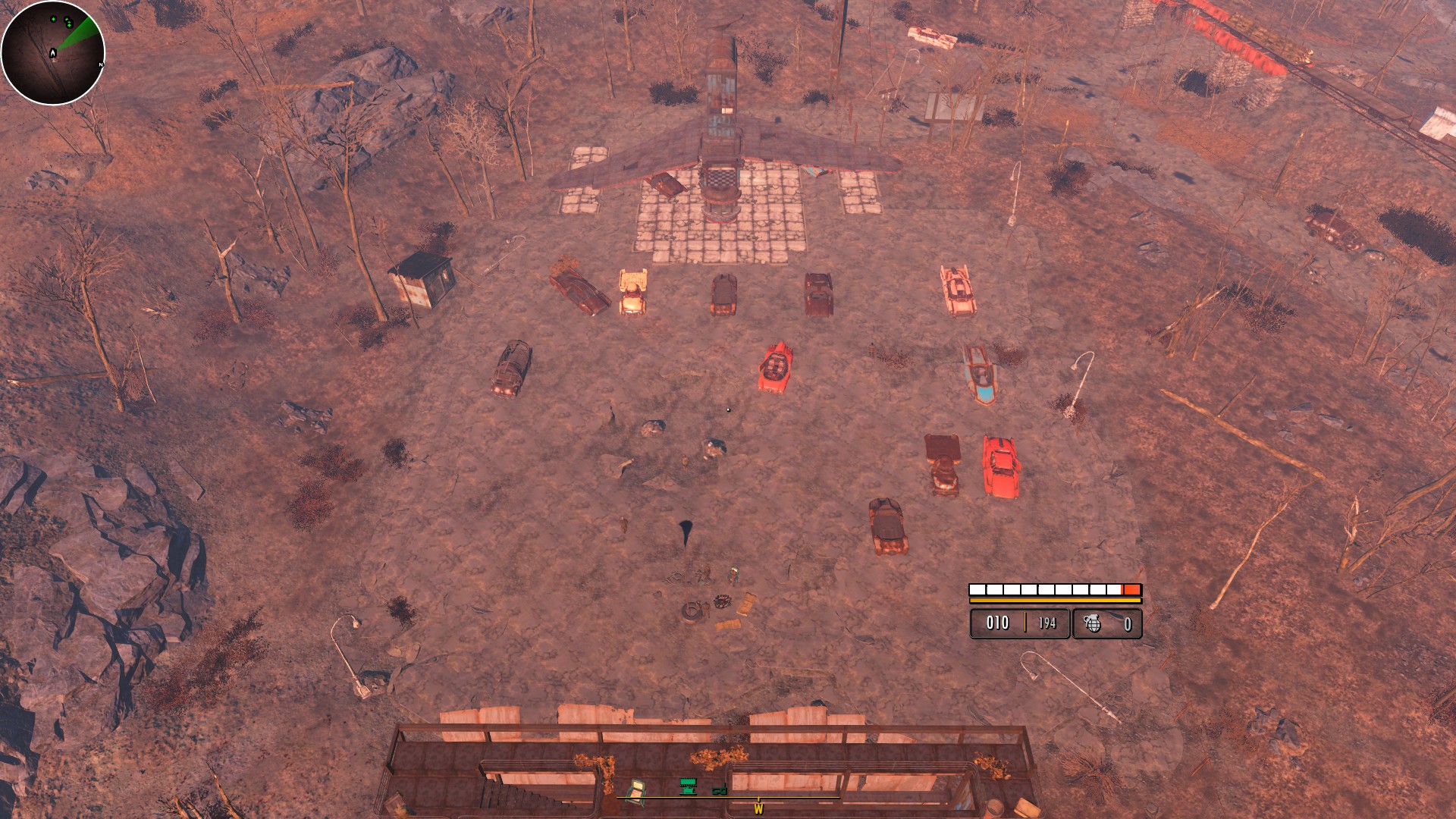Select the grenade icon
The width and height of the screenshot is (1456, 819).
(x=1092, y=623)
